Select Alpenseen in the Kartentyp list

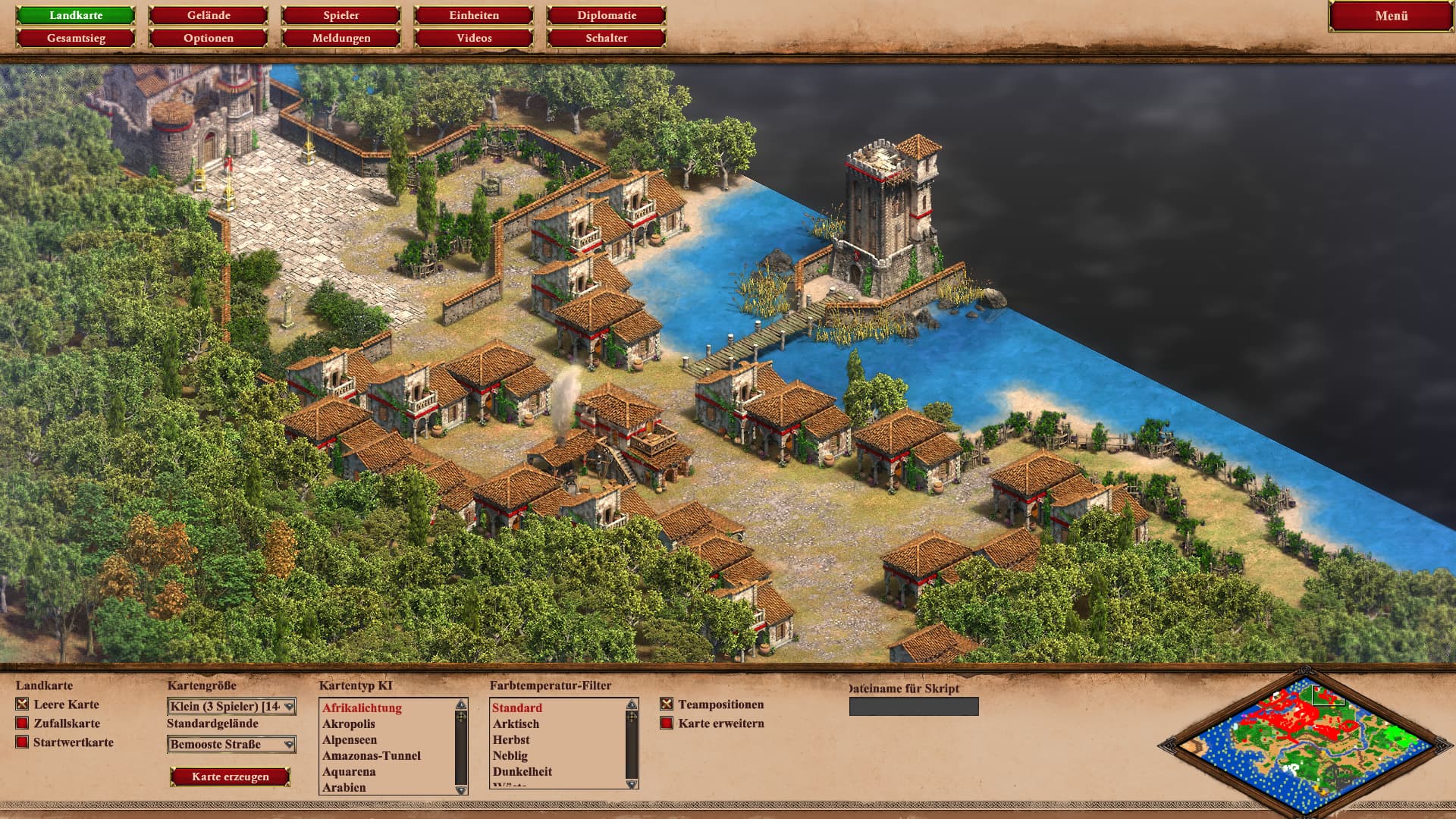(x=350, y=740)
